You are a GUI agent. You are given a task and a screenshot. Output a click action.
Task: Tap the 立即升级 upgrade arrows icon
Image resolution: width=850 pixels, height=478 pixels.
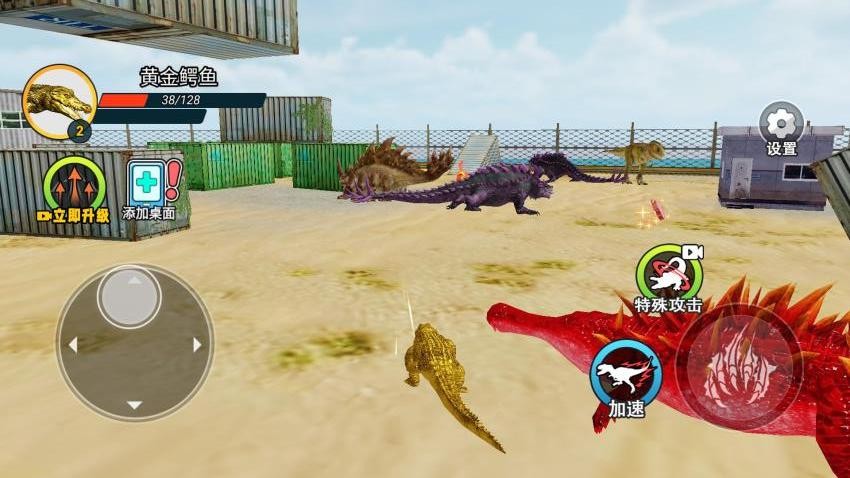click(x=74, y=184)
